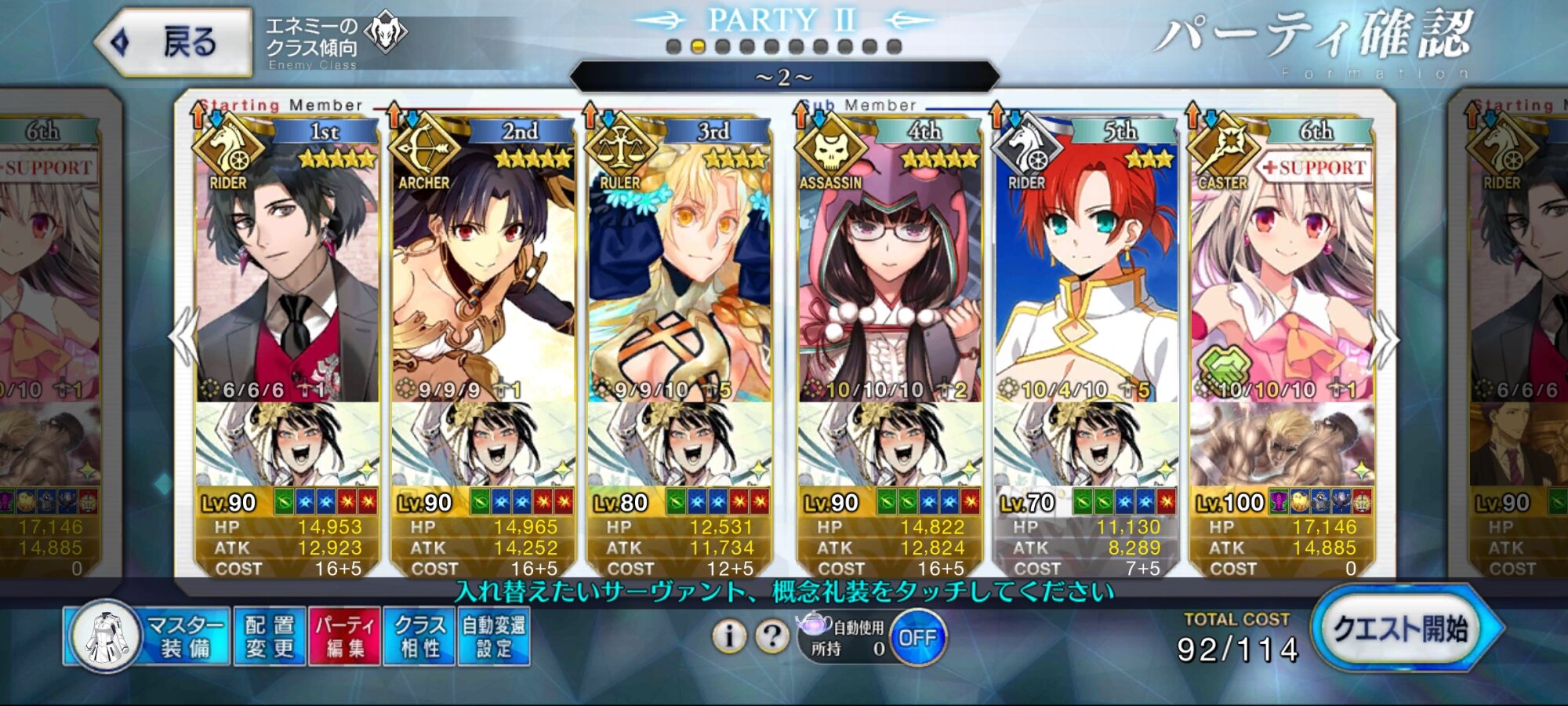Viewport: 1568px width, 706px height.
Task: Open the question mark help button
Action: tap(772, 636)
